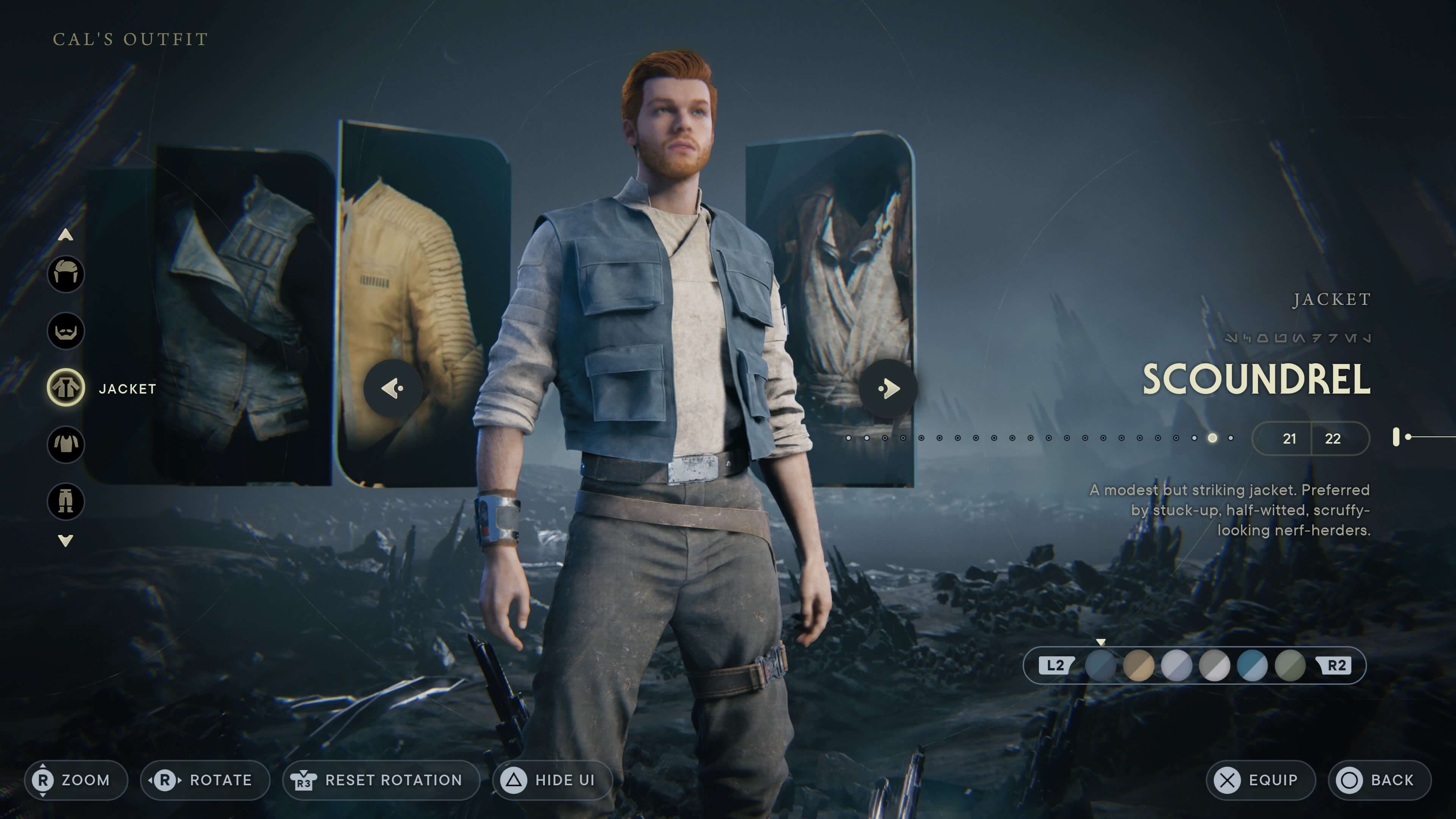1456x819 pixels.
Task: Advance to the next jacket with right arrow
Action: click(888, 388)
